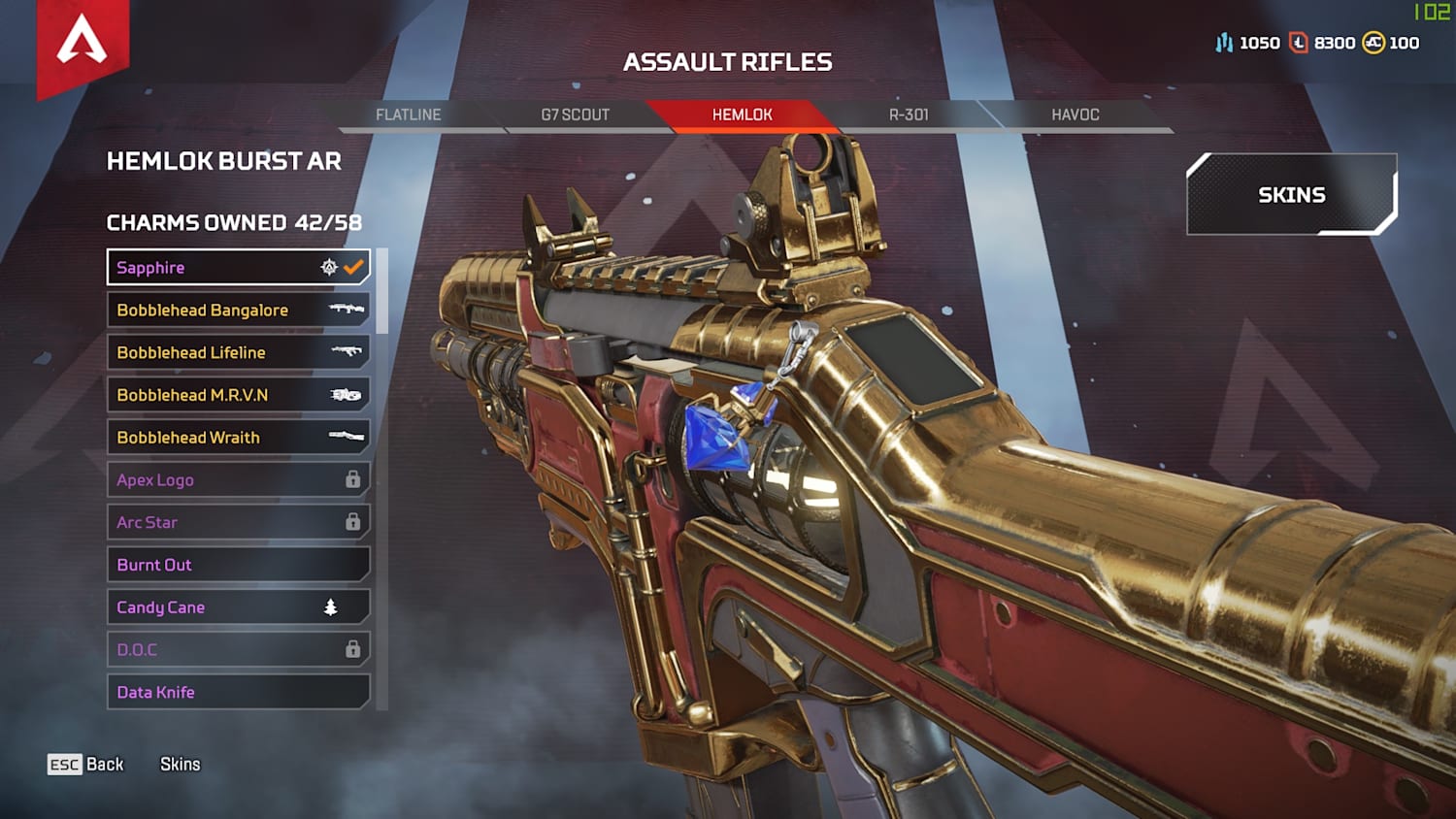This screenshot has width=1456, height=819.
Task: Click the gold Apex Coins icon
Action: pos(1374,43)
